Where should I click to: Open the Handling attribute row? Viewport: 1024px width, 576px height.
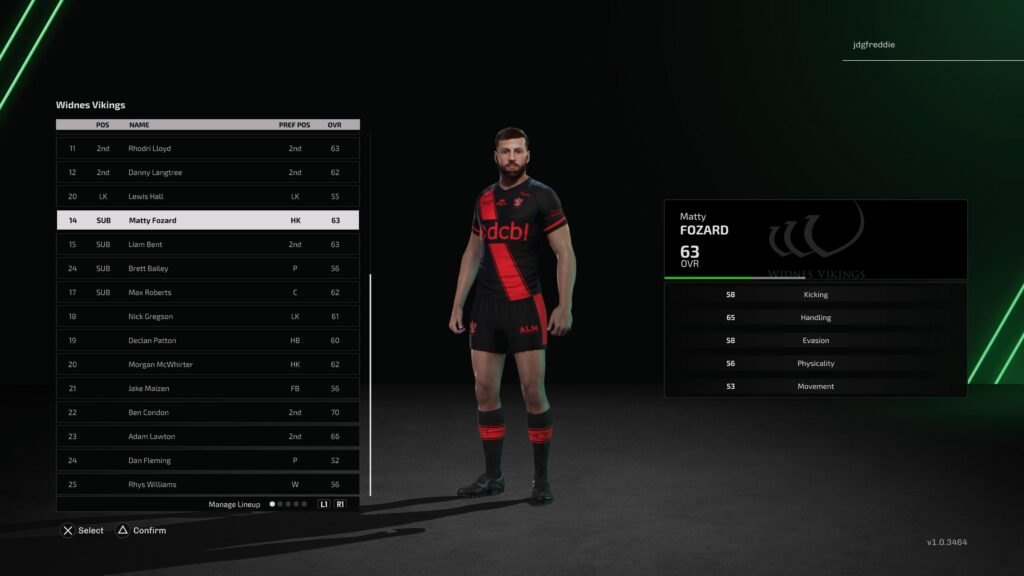(815, 318)
